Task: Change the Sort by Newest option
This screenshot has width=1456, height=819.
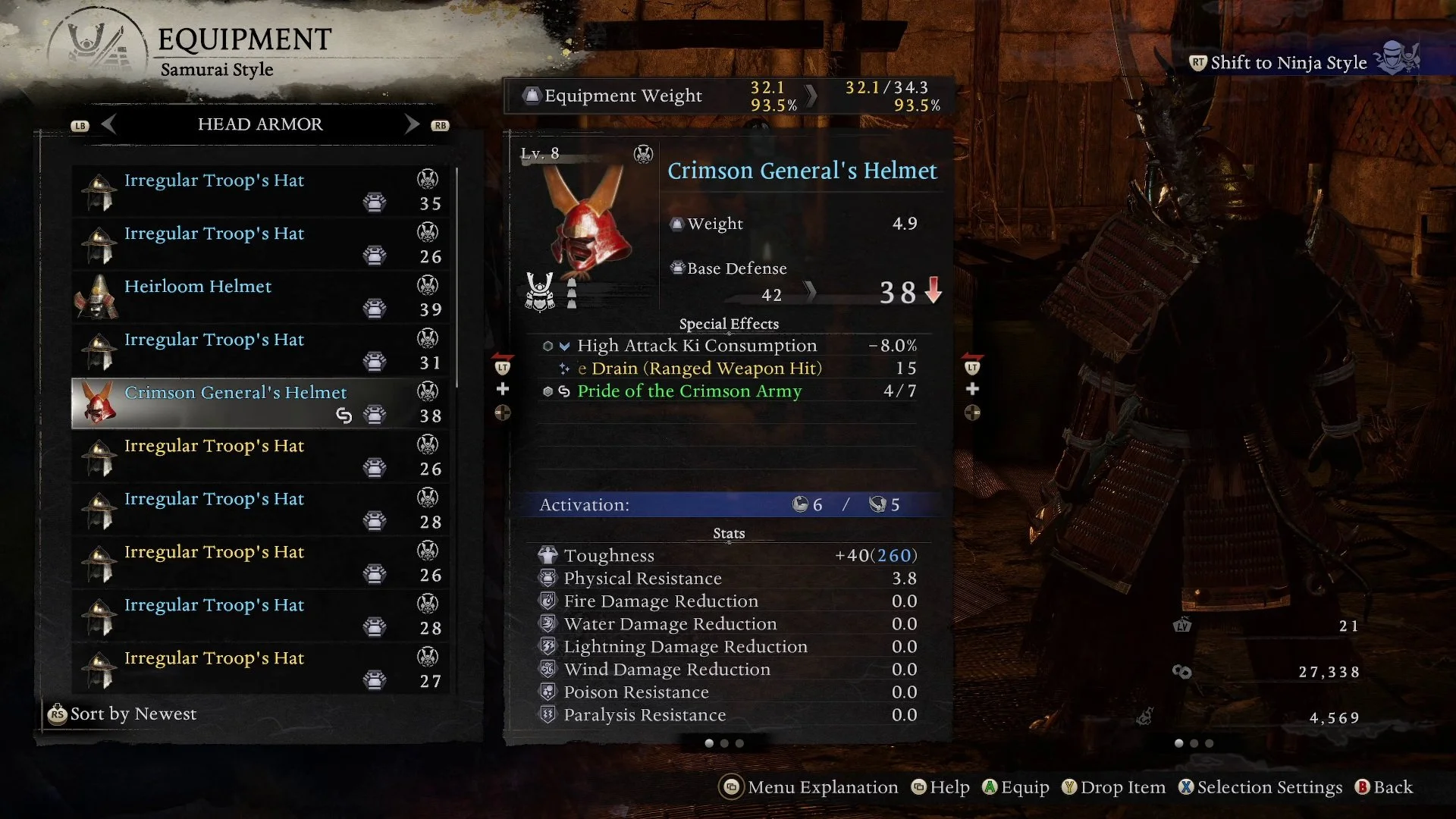Action: [123, 714]
